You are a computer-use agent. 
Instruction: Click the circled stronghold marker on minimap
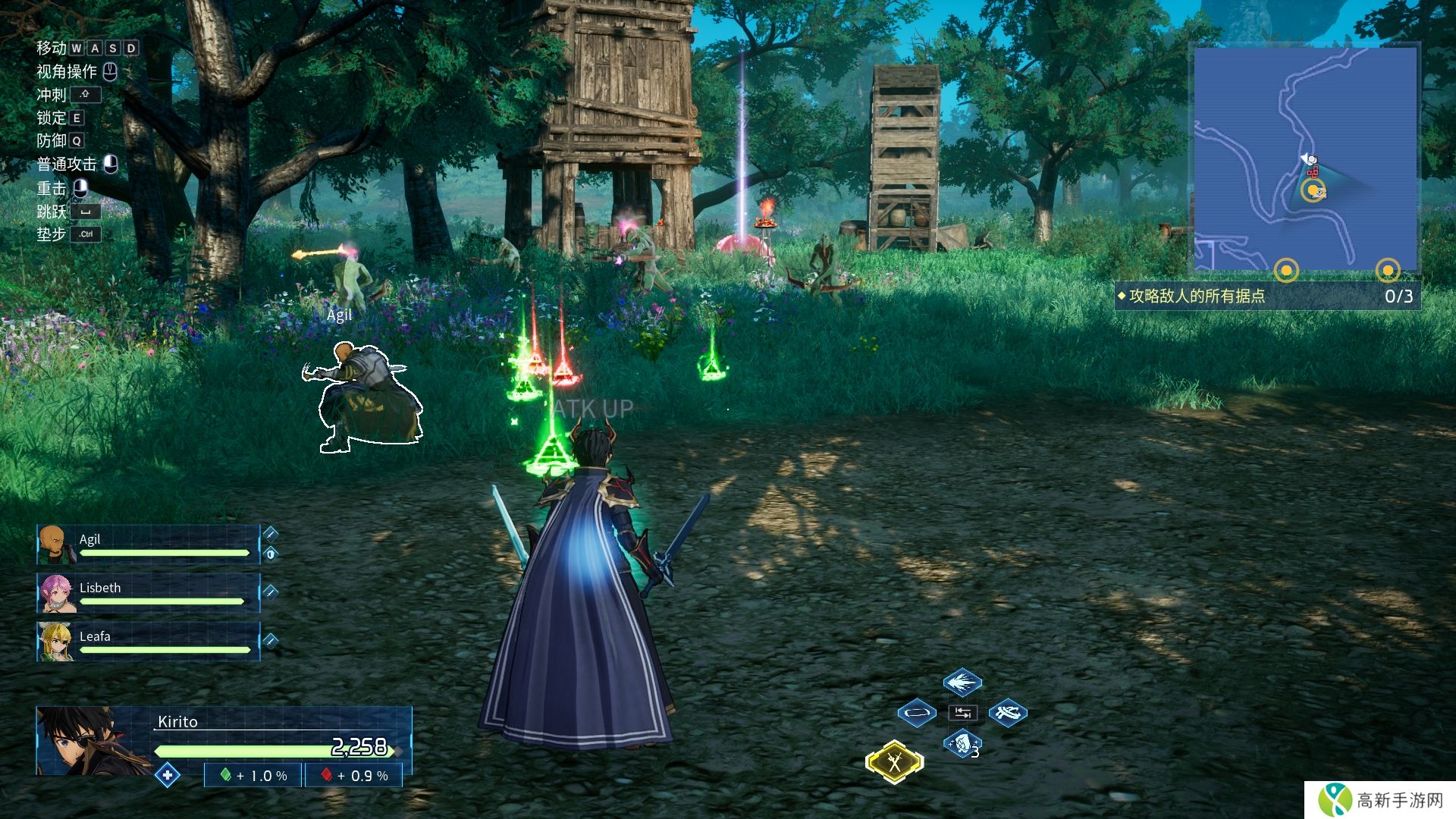point(1313,190)
